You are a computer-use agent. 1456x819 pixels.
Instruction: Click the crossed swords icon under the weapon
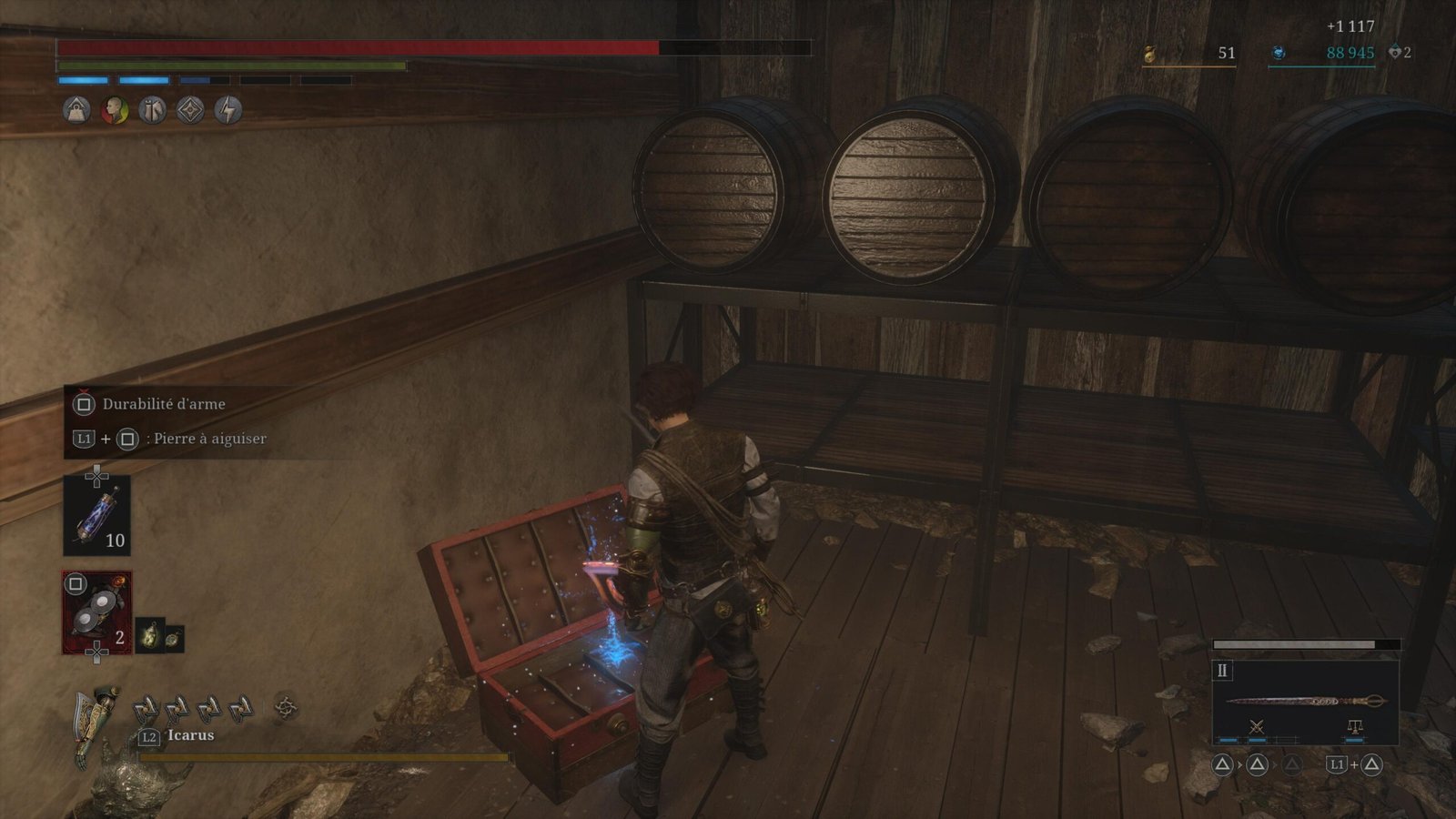pyautogui.click(x=1257, y=727)
